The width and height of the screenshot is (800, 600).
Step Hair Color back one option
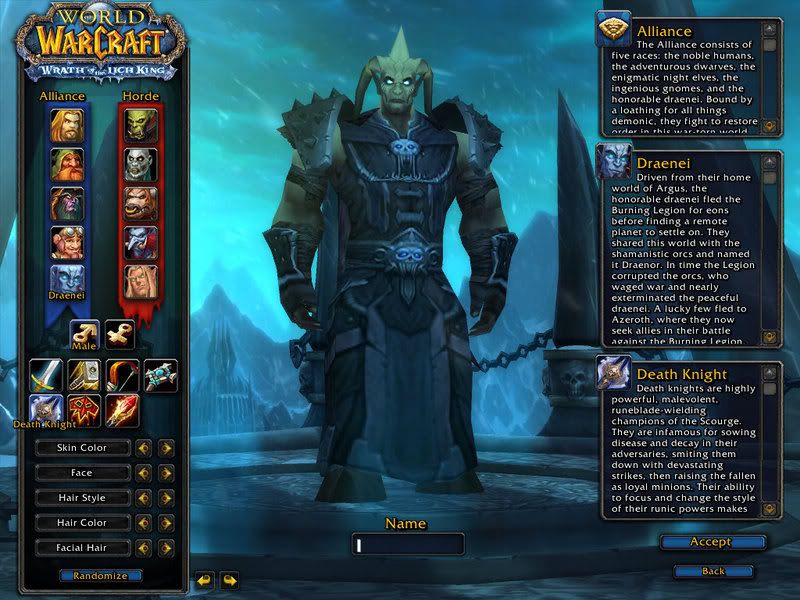point(144,523)
